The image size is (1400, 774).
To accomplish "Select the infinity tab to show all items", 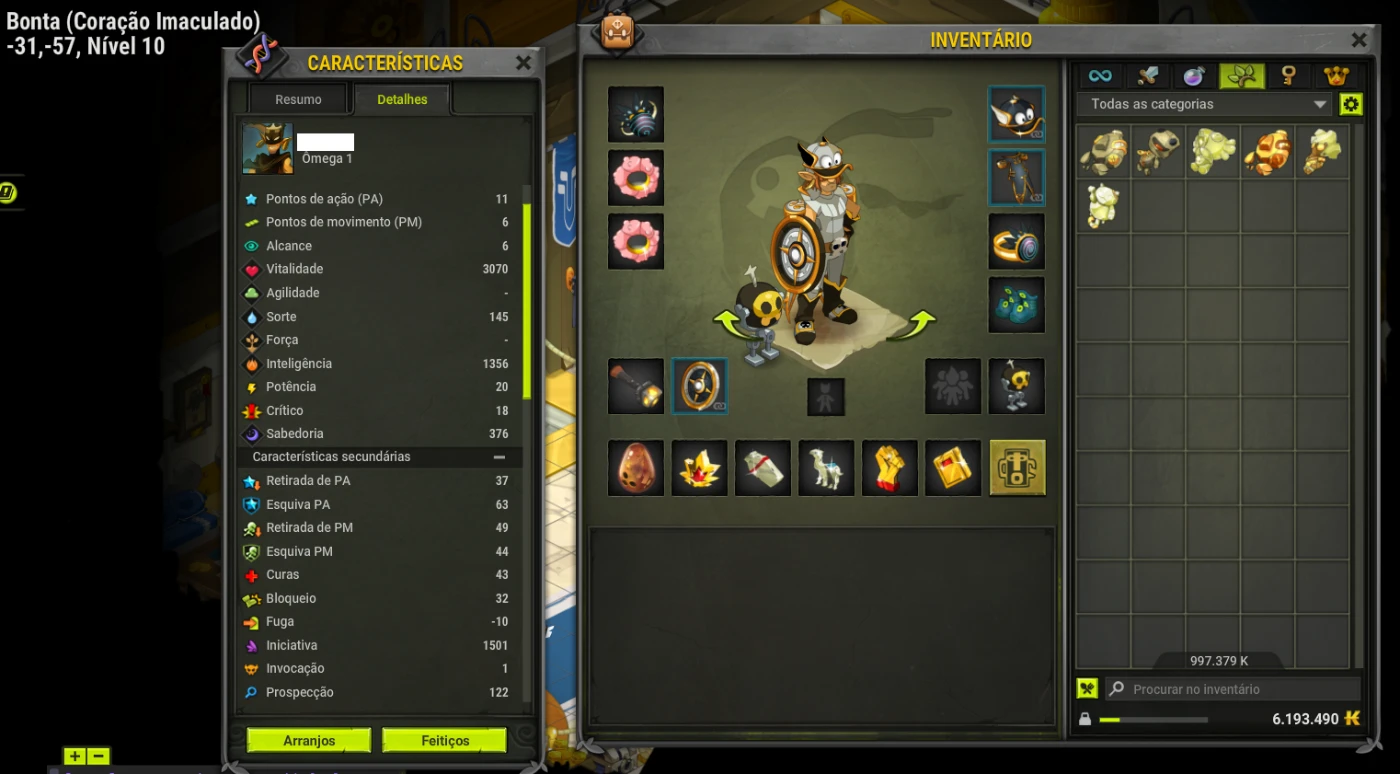I will tap(1101, 75).
